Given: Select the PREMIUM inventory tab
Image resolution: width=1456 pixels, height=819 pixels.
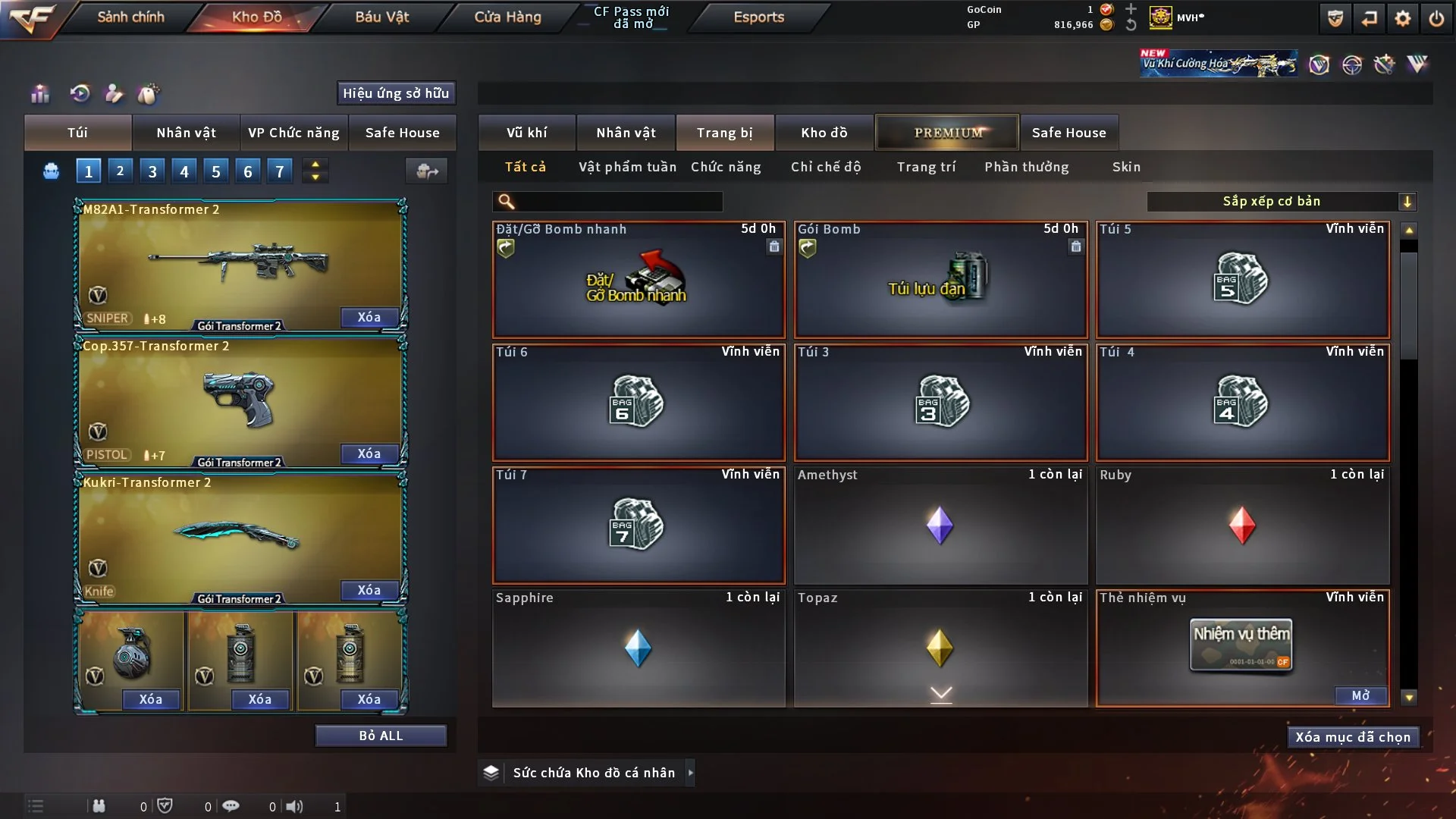Looking at the screenshot, I should (x=947, y=133).
